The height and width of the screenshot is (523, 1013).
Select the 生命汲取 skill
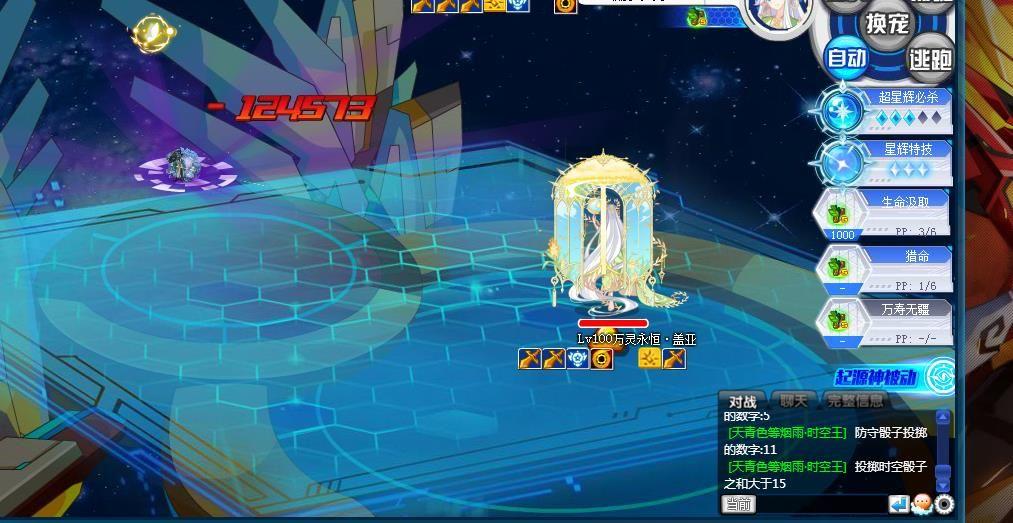tap(883, 214)
